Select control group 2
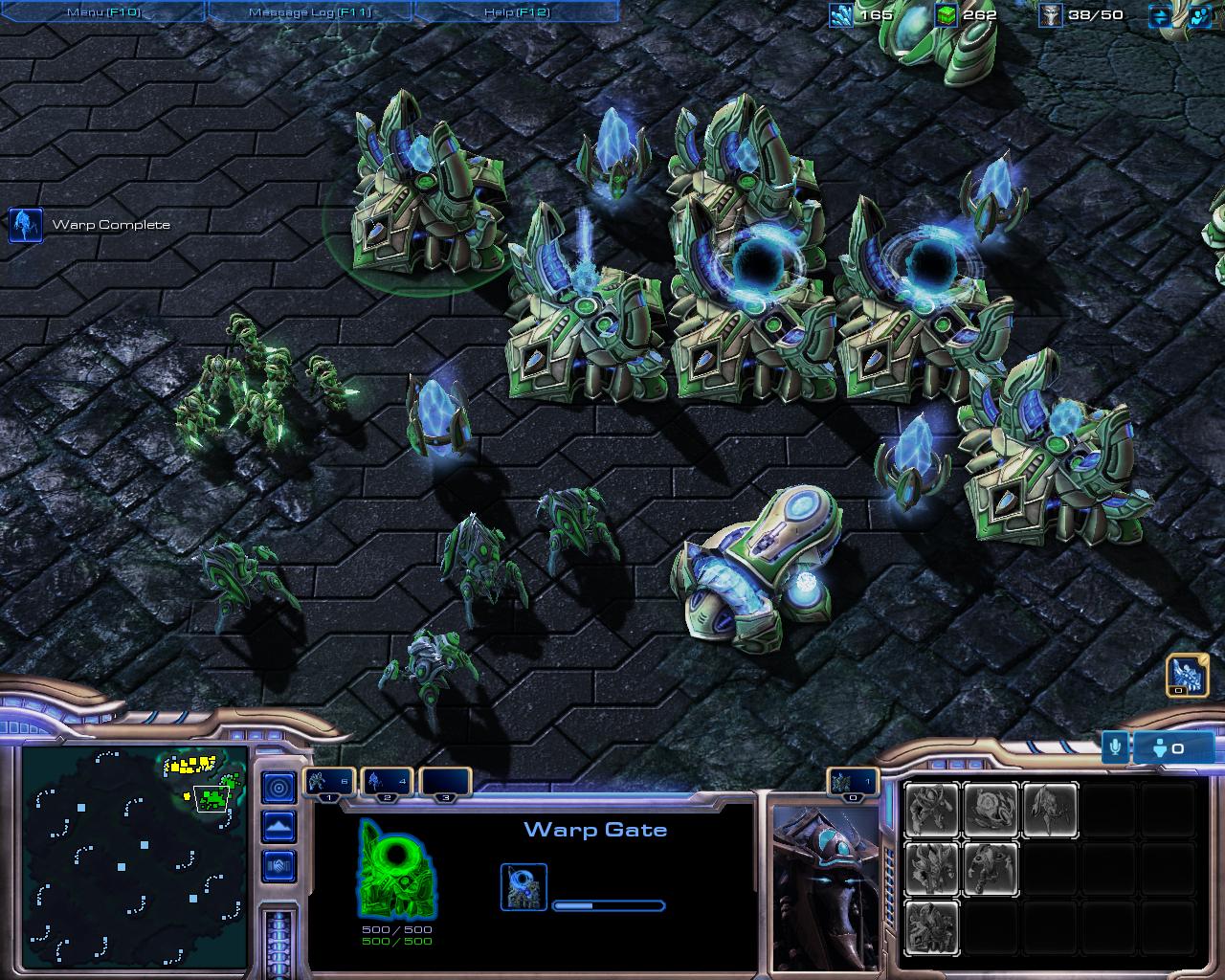Image resolution: width=1225 pixels, height=980 pixels. tap(387, 783)
